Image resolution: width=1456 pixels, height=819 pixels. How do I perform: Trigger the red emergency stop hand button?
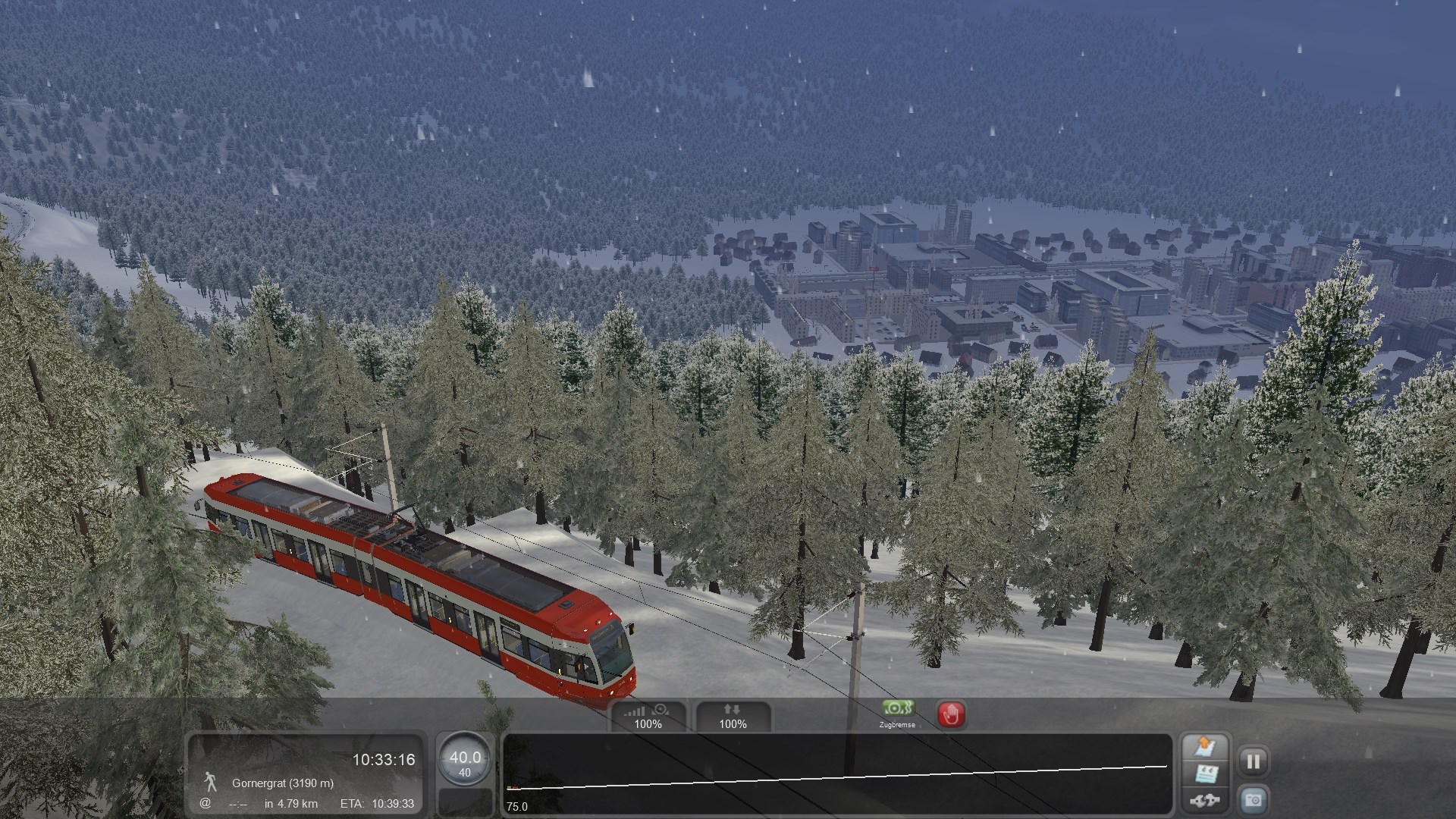point(951,714)
